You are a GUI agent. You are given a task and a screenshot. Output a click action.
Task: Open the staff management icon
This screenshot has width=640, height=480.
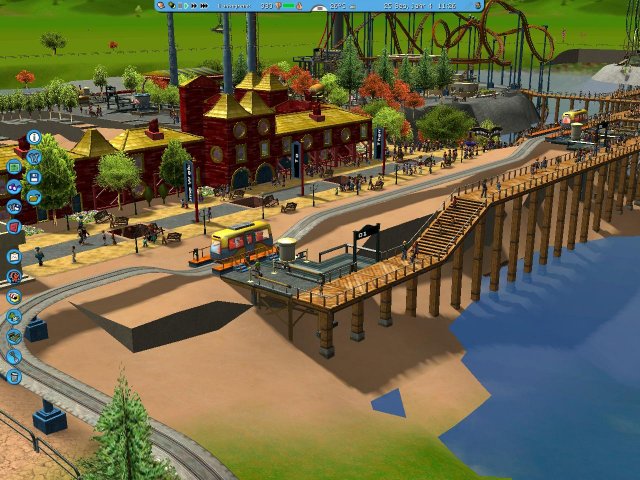(14, 207)
